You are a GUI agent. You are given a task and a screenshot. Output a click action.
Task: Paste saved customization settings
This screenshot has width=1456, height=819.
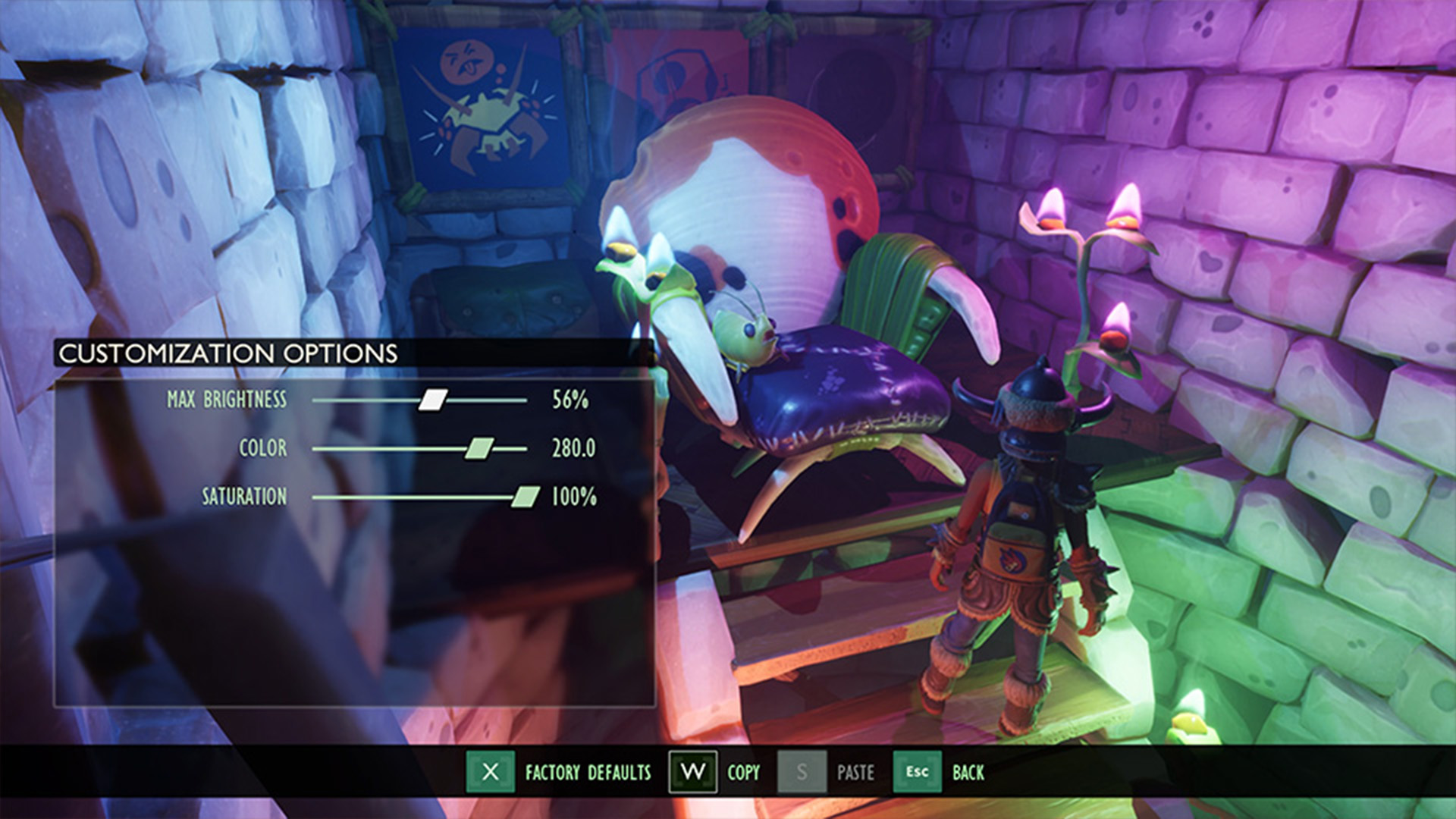(x=802, y=772)
